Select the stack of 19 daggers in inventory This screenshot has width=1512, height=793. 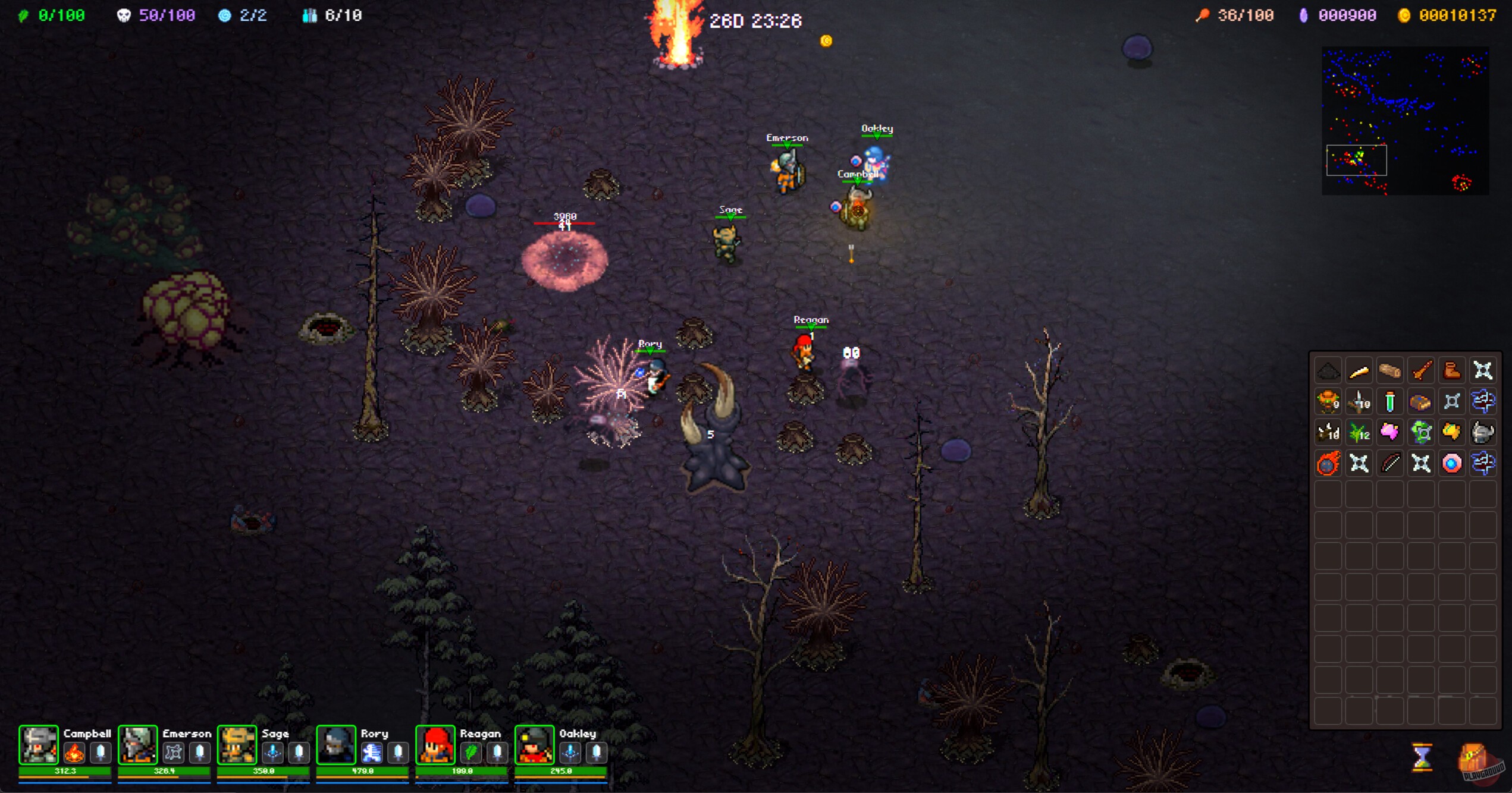tap(1359, 401)
